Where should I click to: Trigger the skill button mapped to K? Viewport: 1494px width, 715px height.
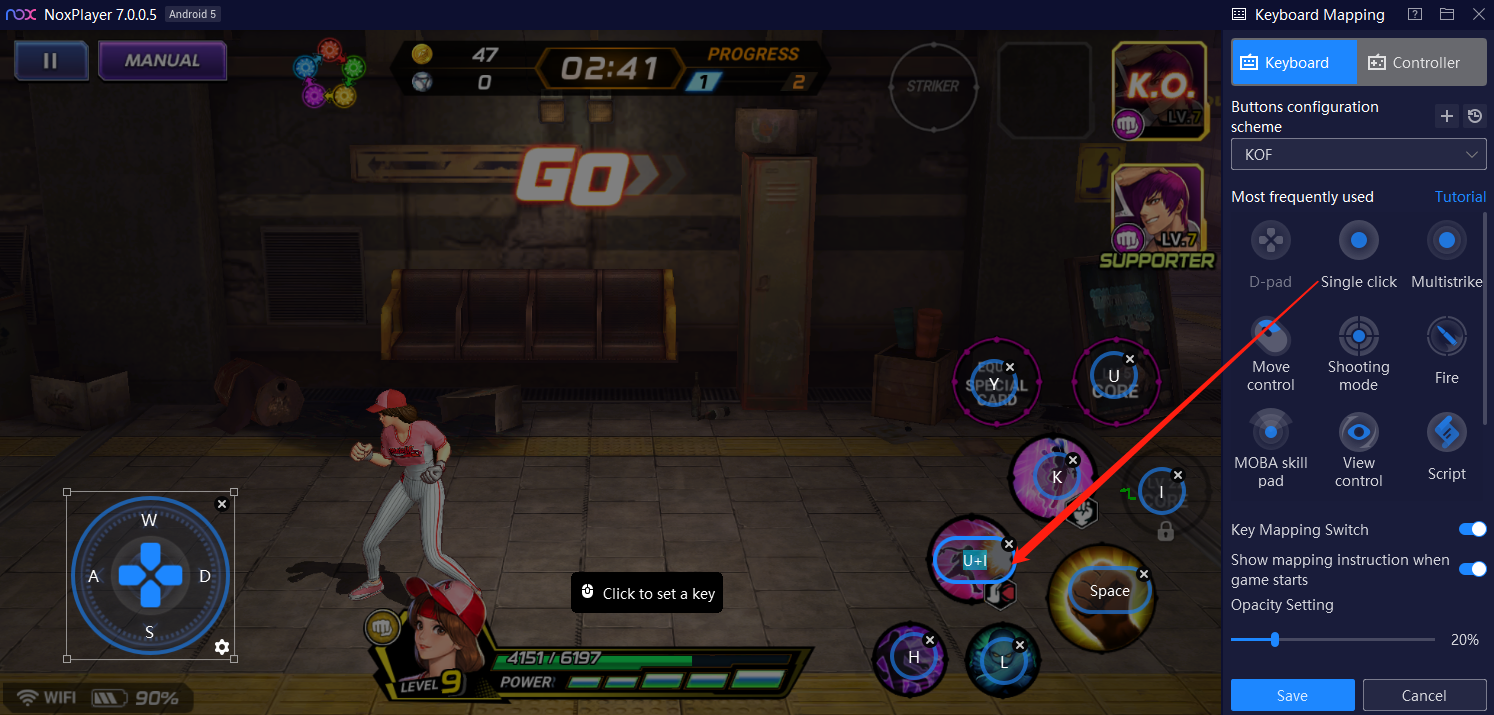coord(1056,477)
